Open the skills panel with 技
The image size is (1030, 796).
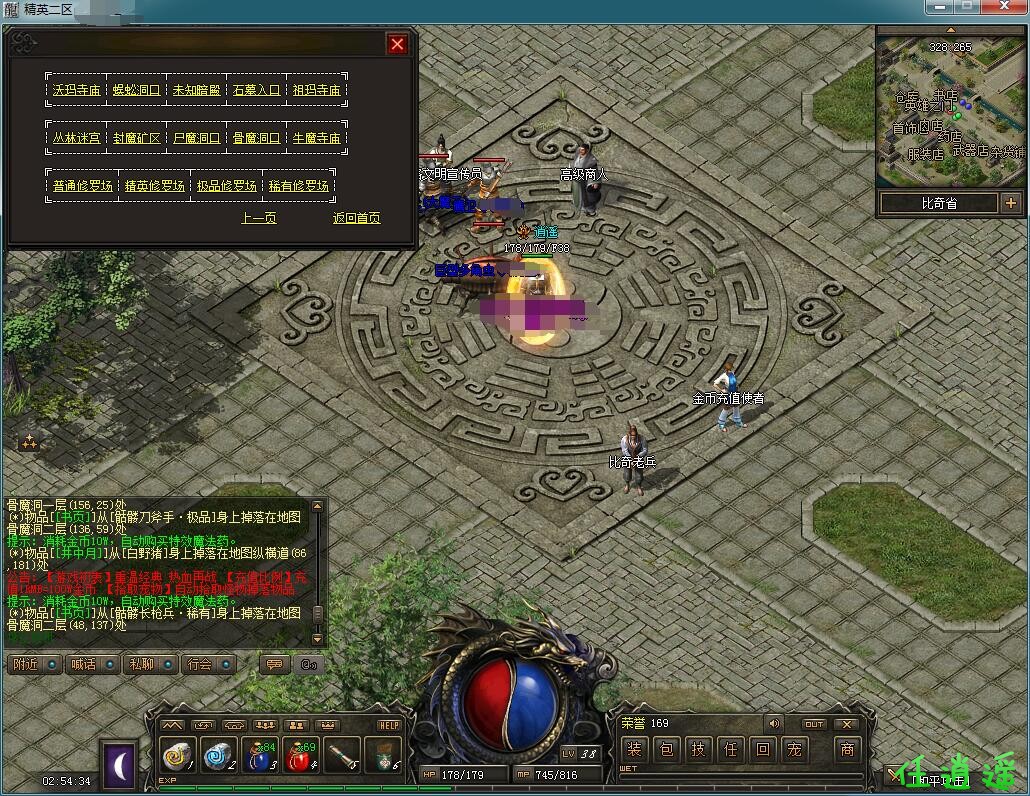click(699, 749)
